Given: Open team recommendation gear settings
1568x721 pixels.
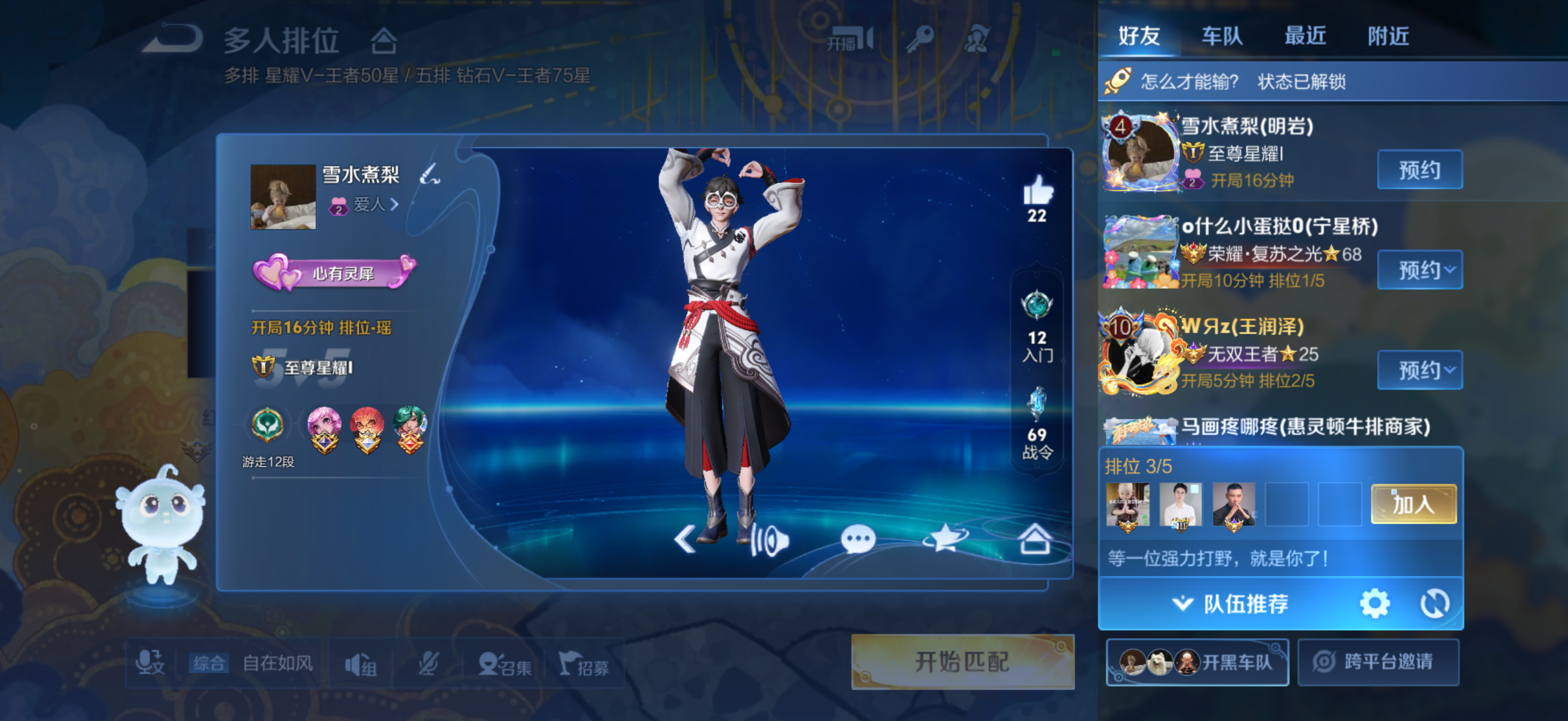Looking at the screenshot, I should click(1374, 604).
